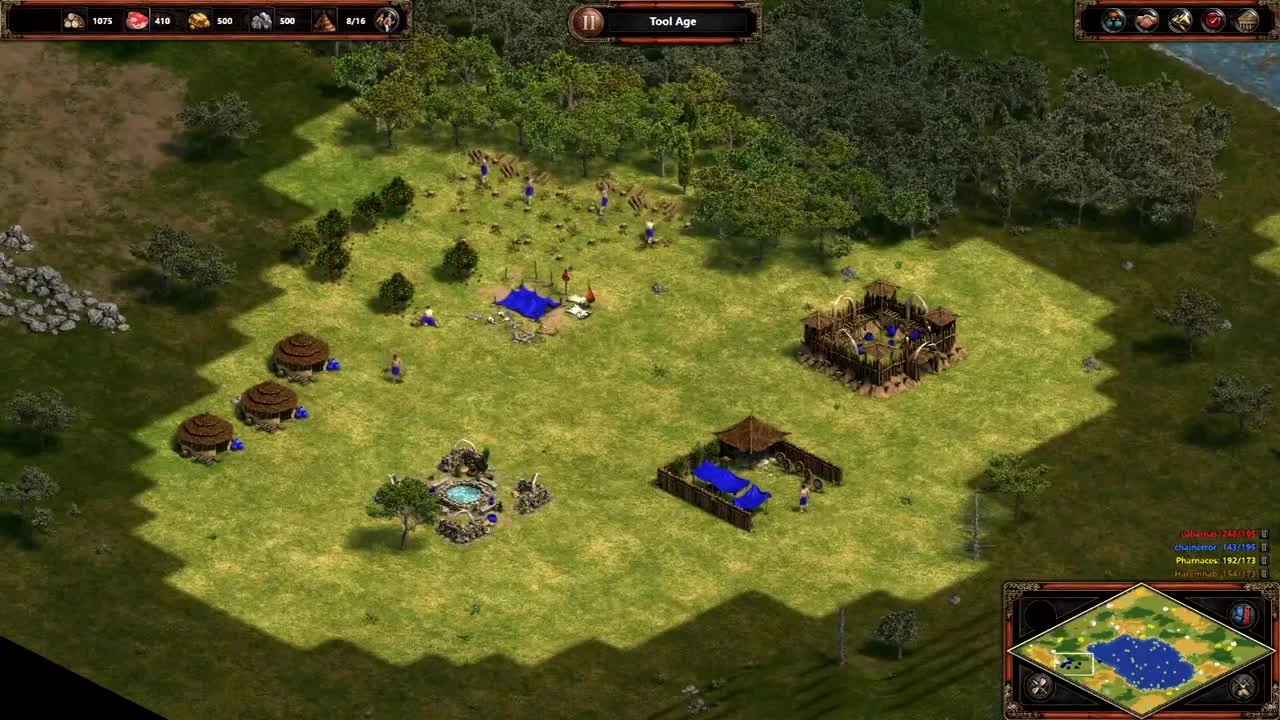The width and height of the screenshot is (1280, 720).
Task: Toggle the flag marker beside Lubarnas score
Action: click(x=1265, y=534)
